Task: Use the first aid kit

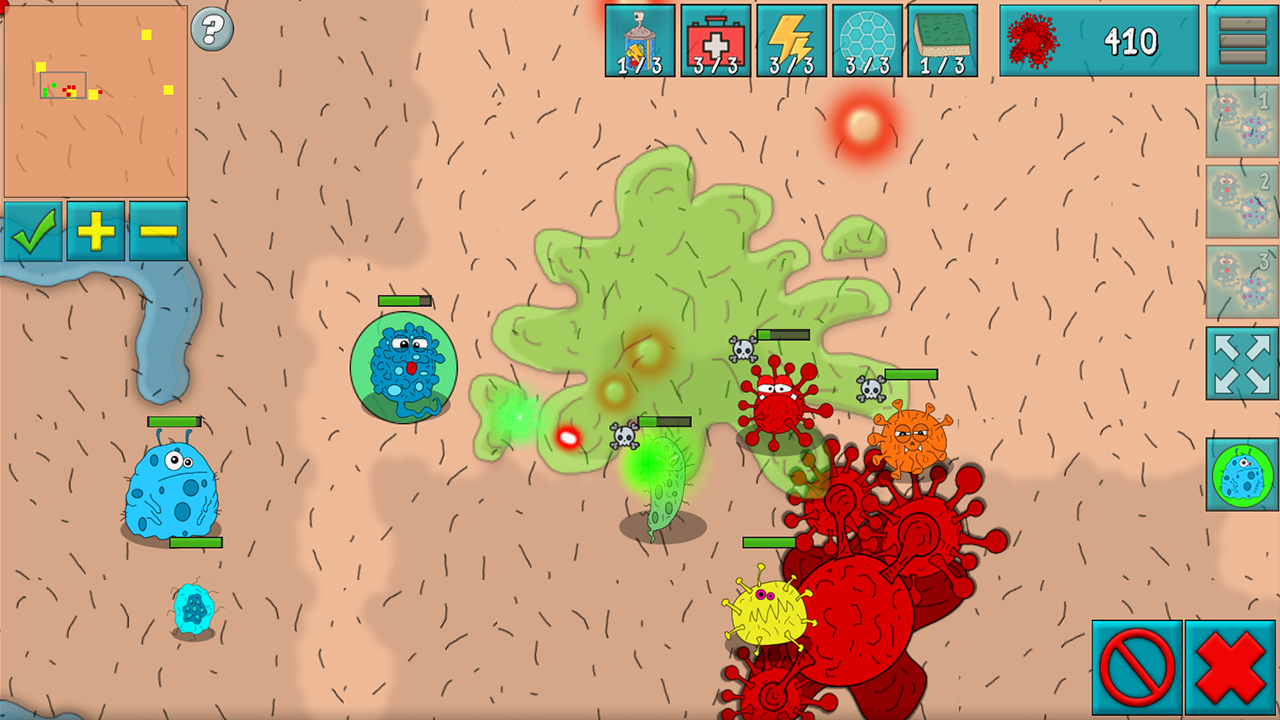Action: click(716, 40)
